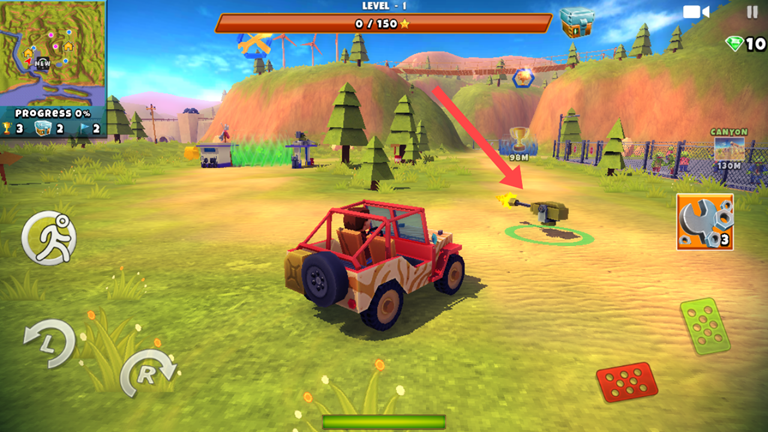Rotate the car left with the L button
Screen dimensions: 768x432
click(48, 343)
